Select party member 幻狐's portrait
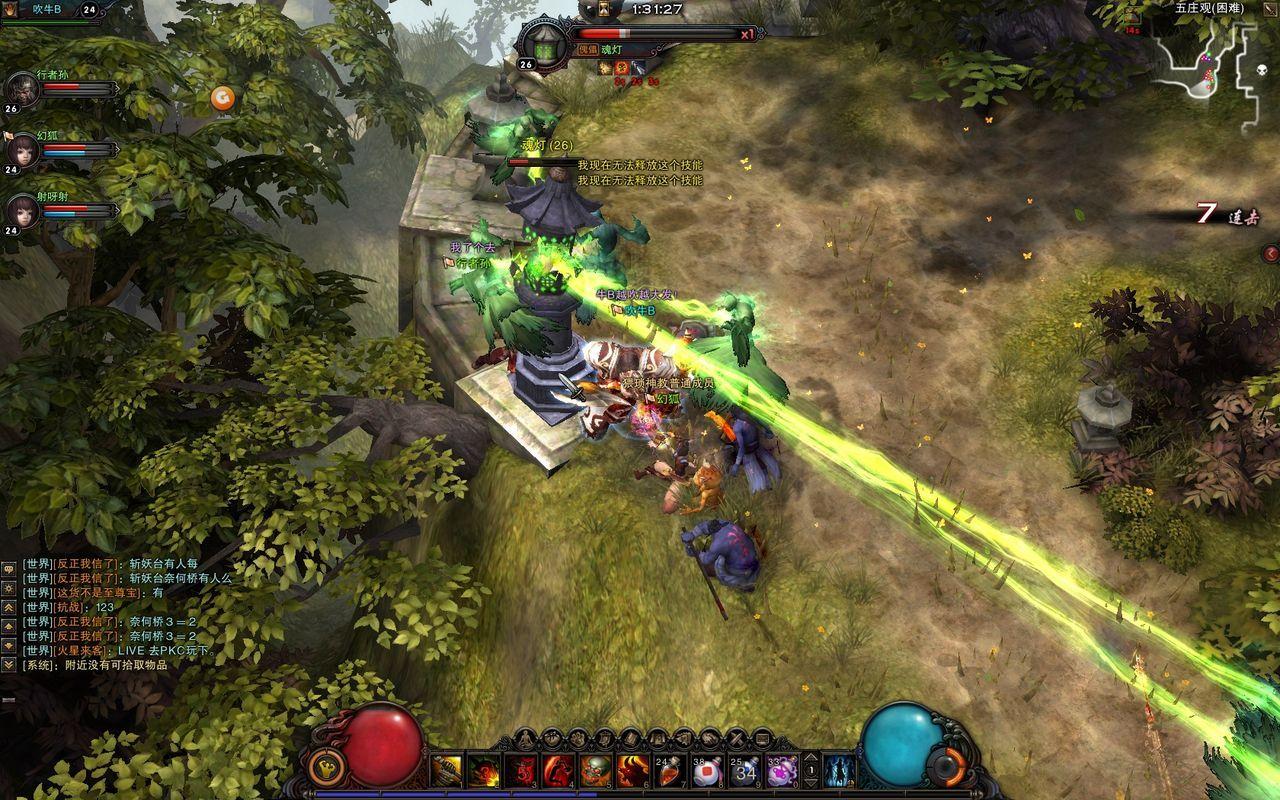This screenshot has width=1280, height=800. (22, 151)
